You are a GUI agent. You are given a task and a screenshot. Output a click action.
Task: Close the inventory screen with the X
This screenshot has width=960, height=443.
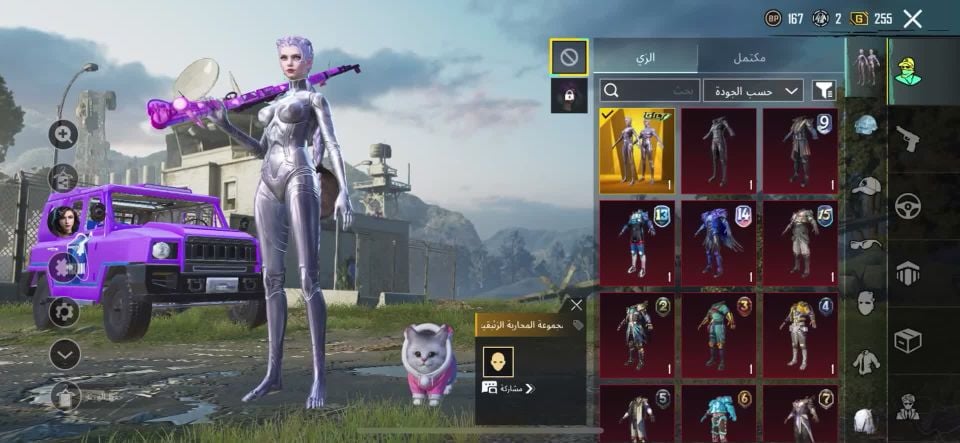click(x=912, y=18)
